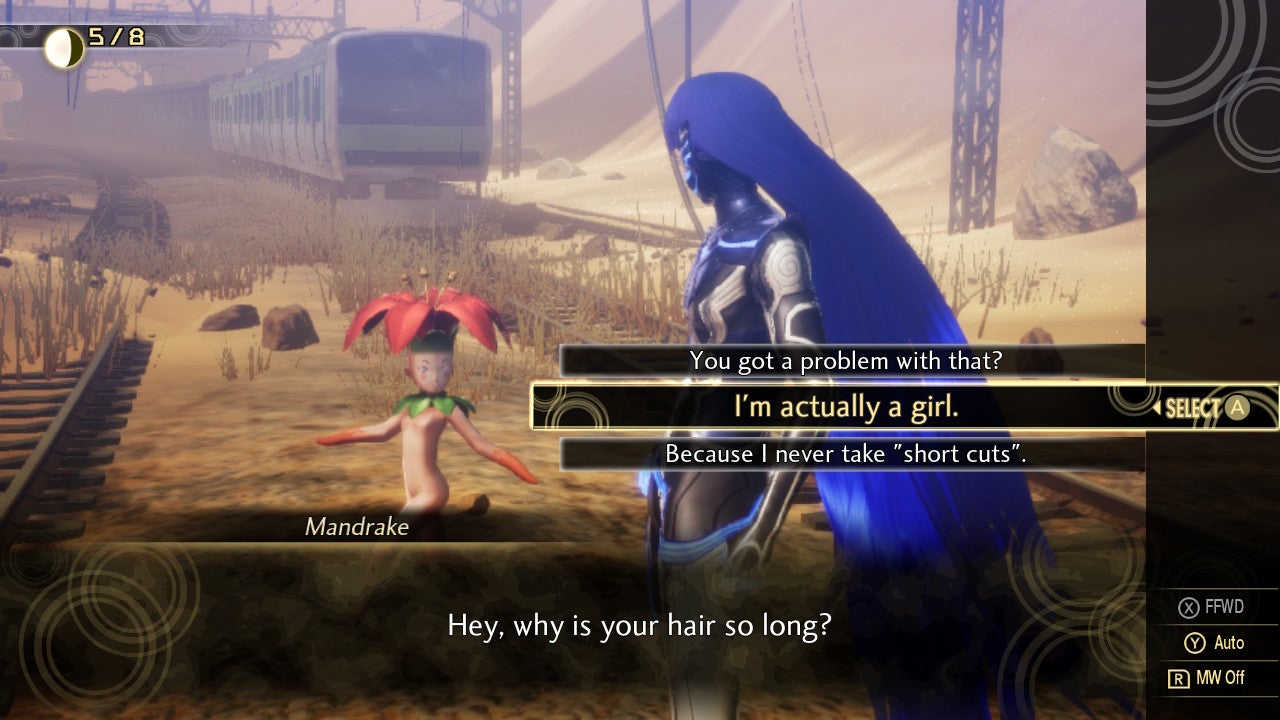The width and height of the screenshot is (1280, 720).
Task: Click the circled Y icon beside Auto label
Action: (1197, 643)
